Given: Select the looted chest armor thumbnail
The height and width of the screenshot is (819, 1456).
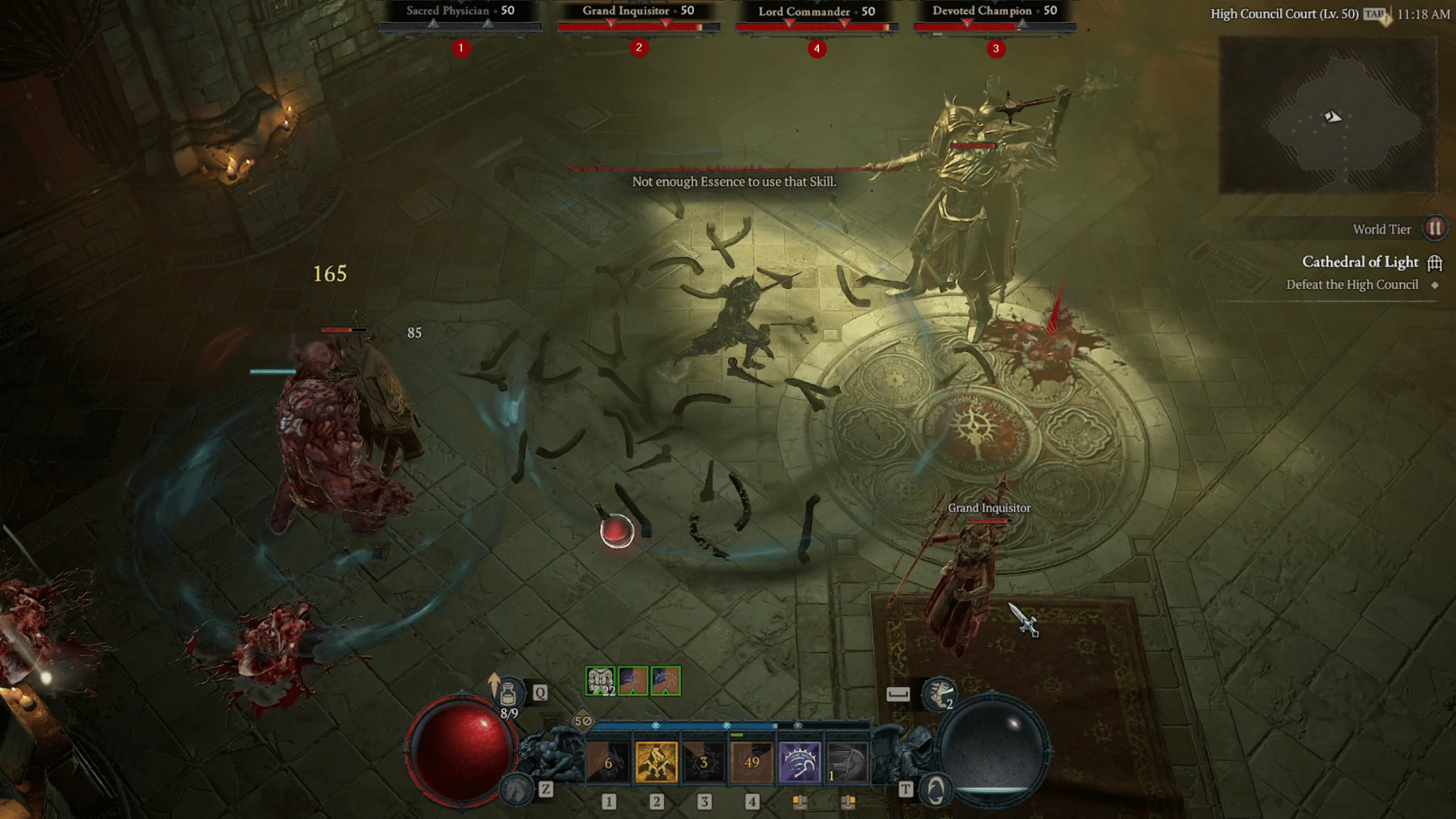Looking at the screenshot, I should click(599, 680).
